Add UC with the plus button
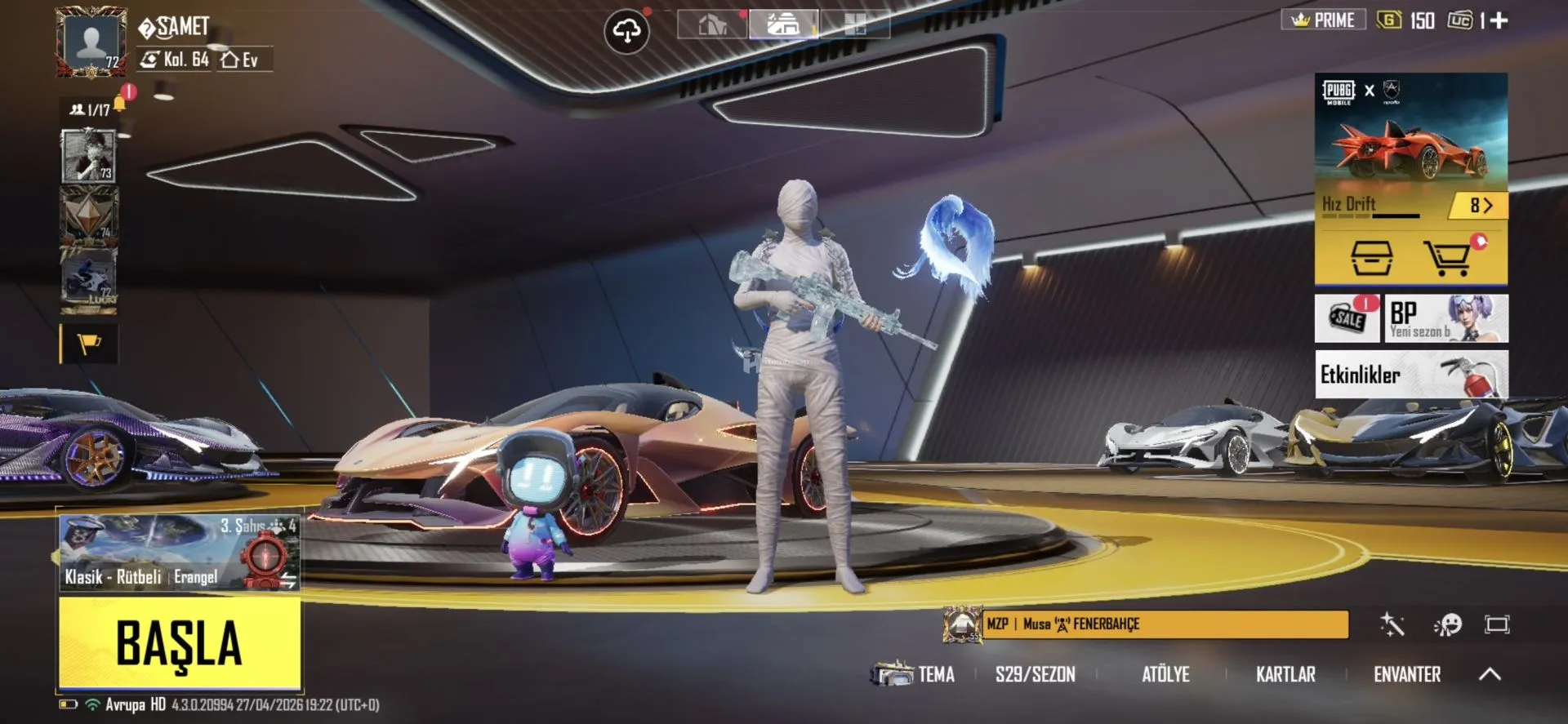The image size is (1568, 724). click(x=1499, y=20)
